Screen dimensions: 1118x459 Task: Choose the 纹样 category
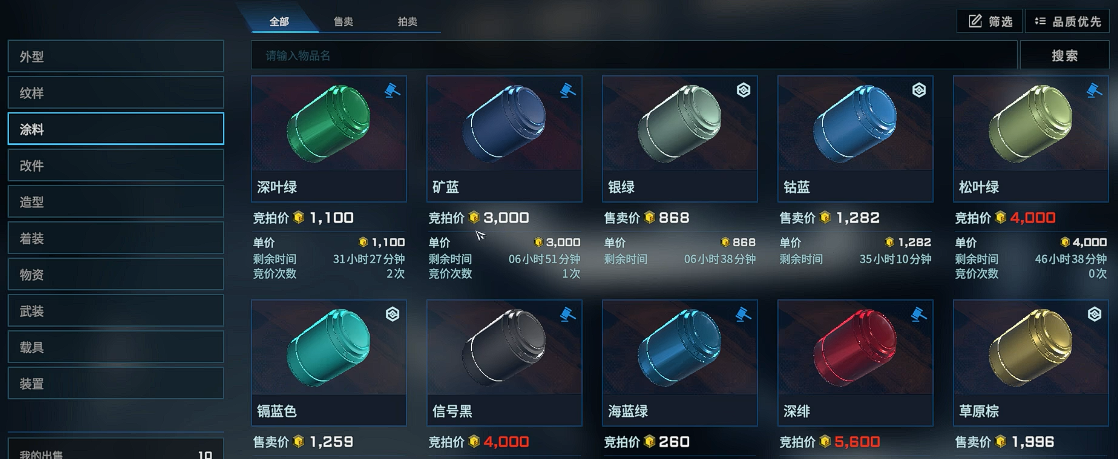116,93
